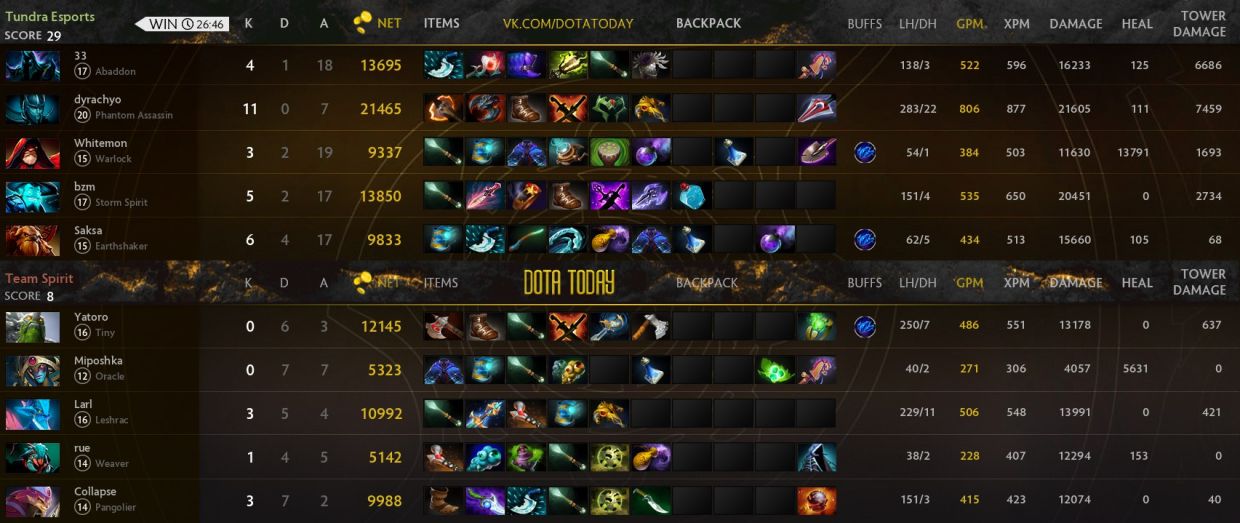Viewport: 1240px width, 523px height.
Task: Select the Storm Spirit hero portrait
Action: (x=33, y=196)
